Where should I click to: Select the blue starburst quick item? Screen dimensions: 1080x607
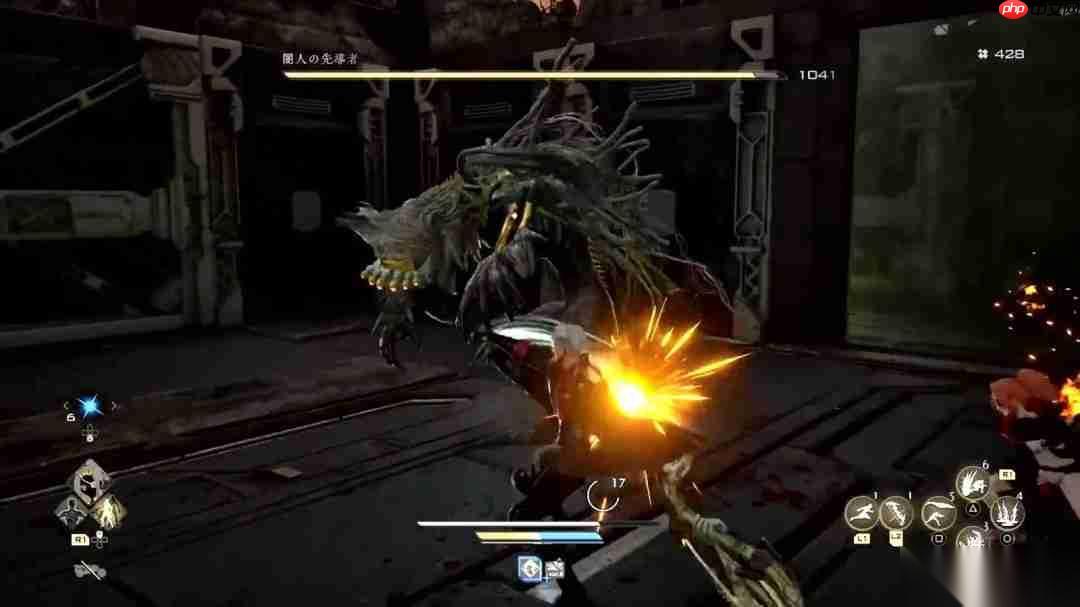pos(89,406)
